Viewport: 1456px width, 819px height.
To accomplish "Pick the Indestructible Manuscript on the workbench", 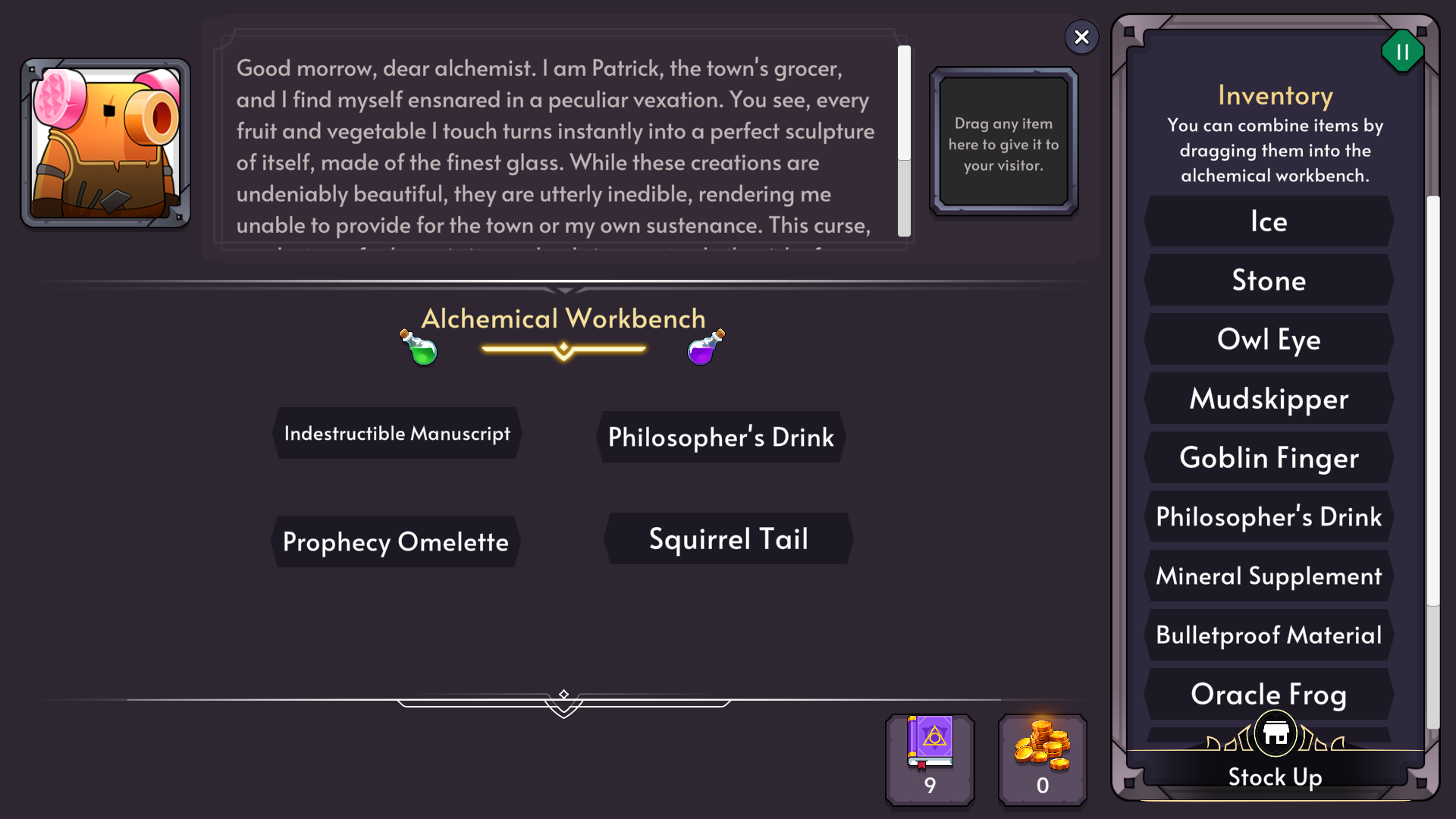I will (397, 434).
